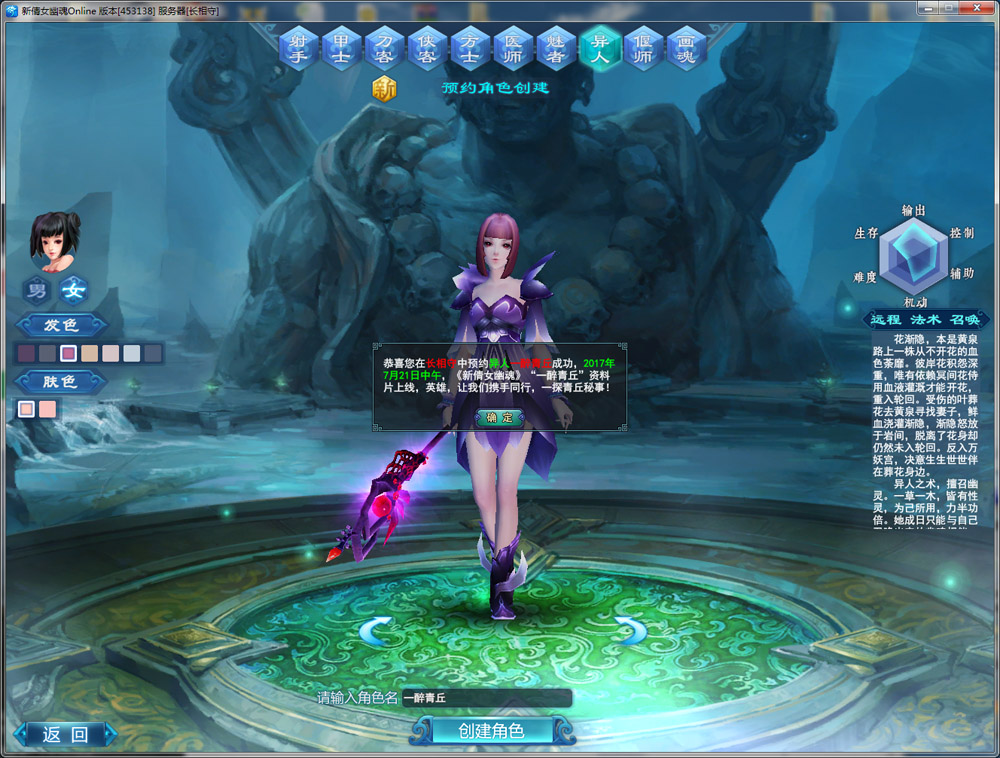Image resolution: width=1000 pixels, height=758 pixels.
Task: Create the character with 创建角色
Action: (x=491, y=731)
